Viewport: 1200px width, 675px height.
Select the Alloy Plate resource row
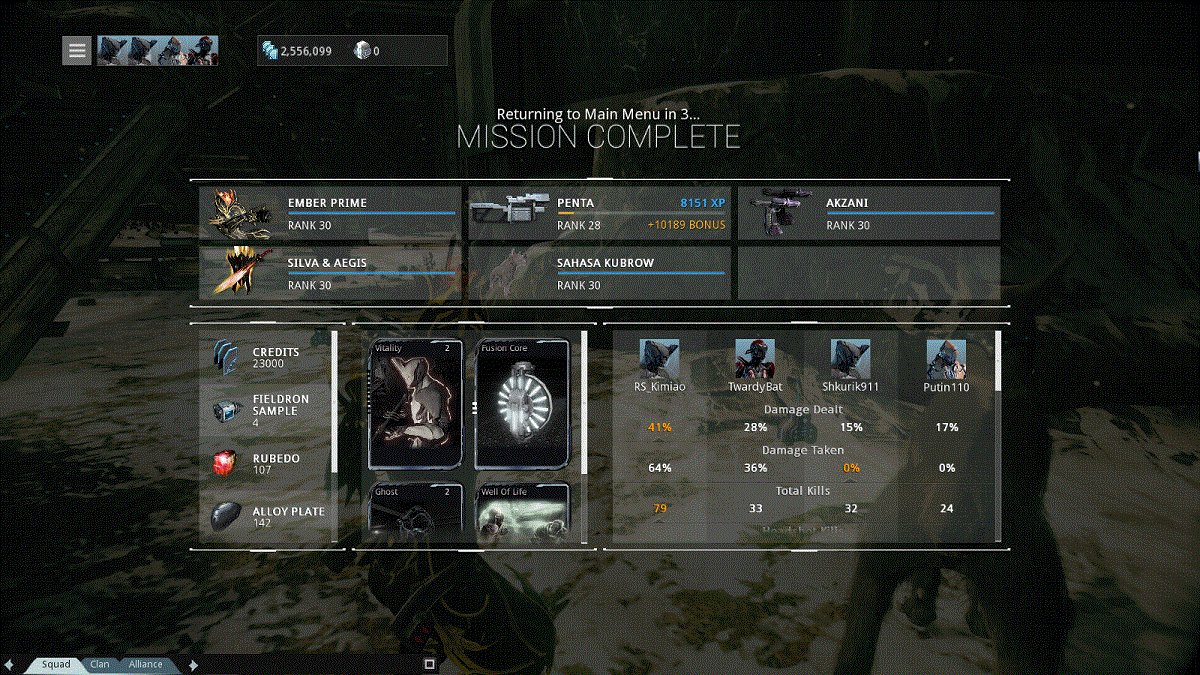[x=270, y=516]
